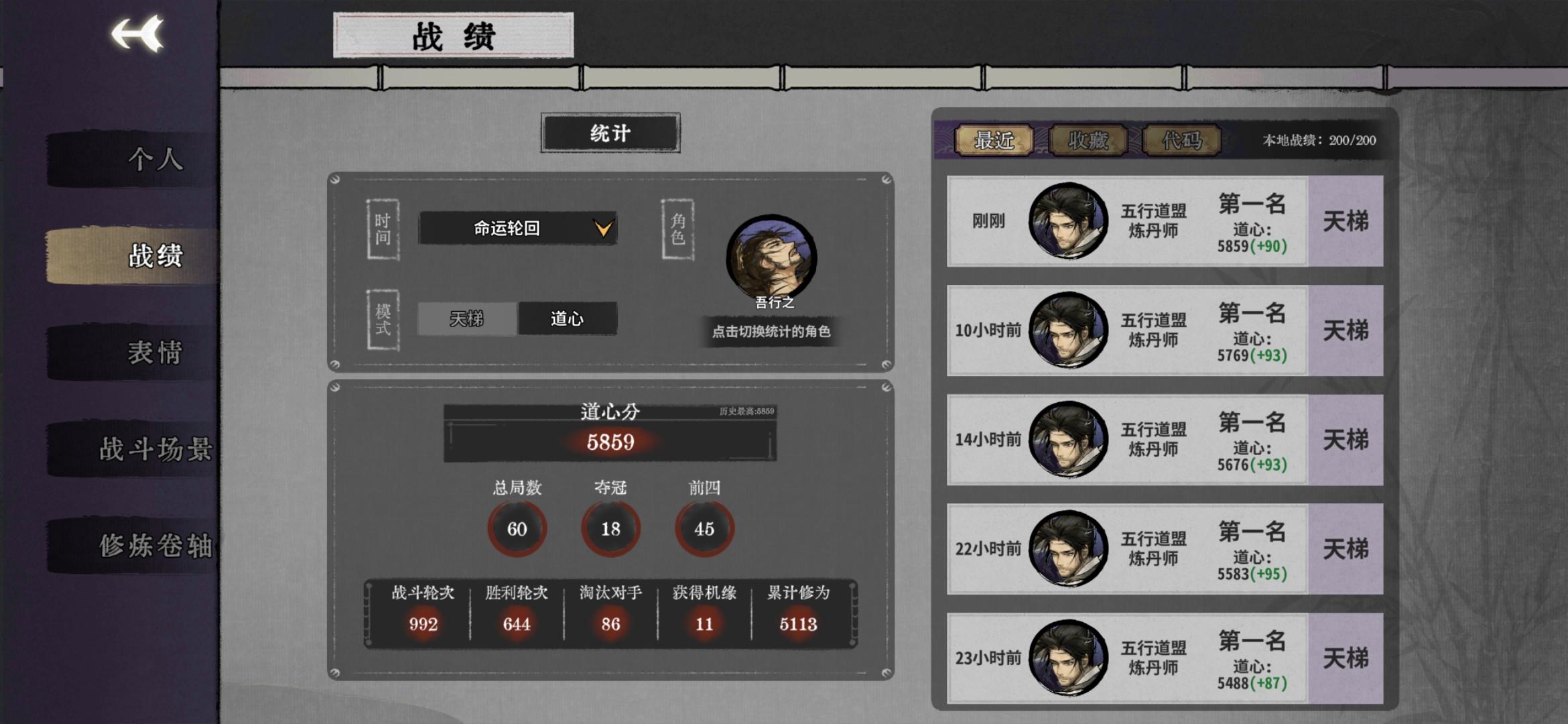Toggle mode to 天梯
Screen dimensions: 1568x724
click(x=466, y=320)
